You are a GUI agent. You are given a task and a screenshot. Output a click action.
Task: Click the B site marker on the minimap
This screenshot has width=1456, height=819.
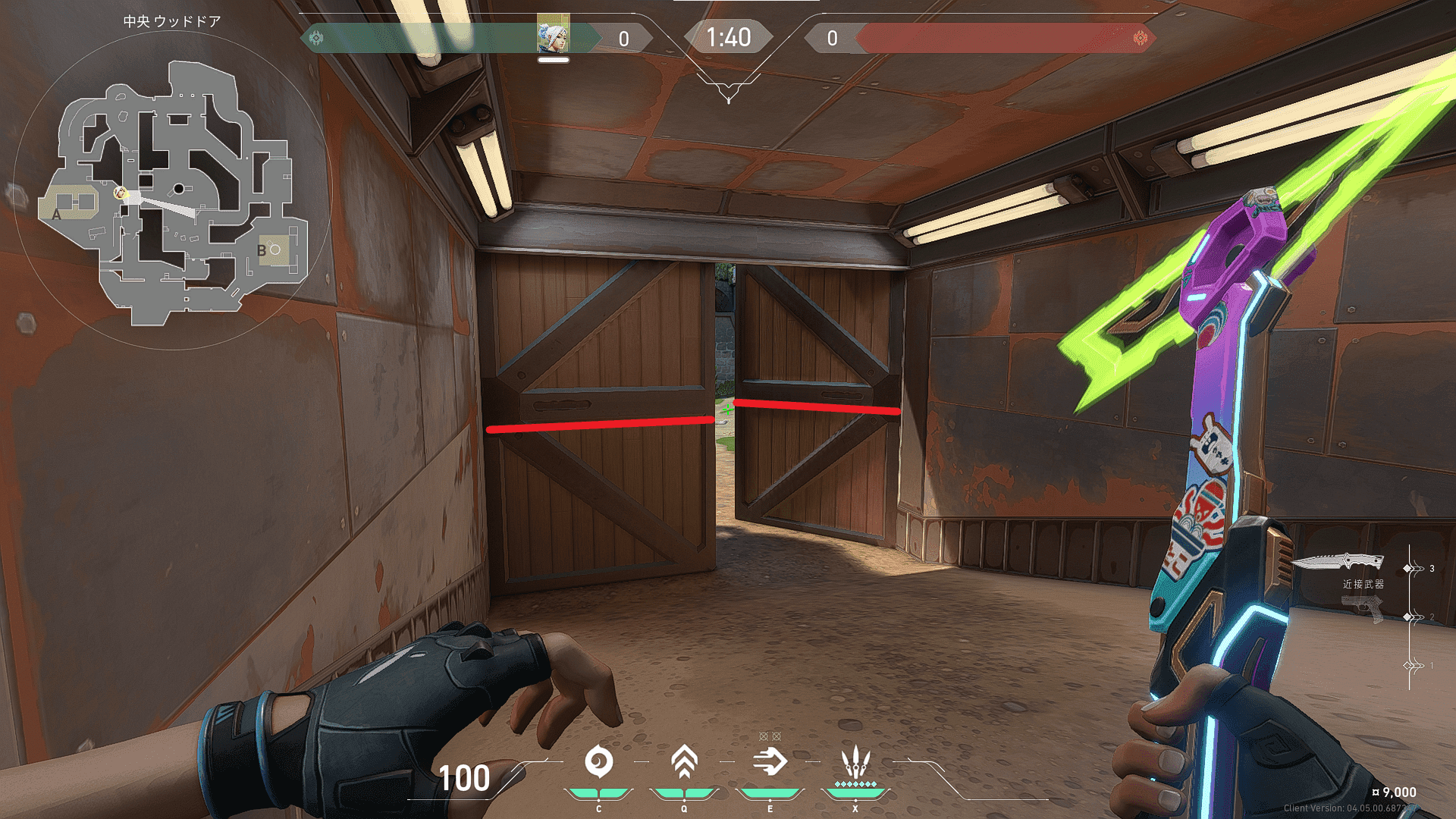coord(262,250)
